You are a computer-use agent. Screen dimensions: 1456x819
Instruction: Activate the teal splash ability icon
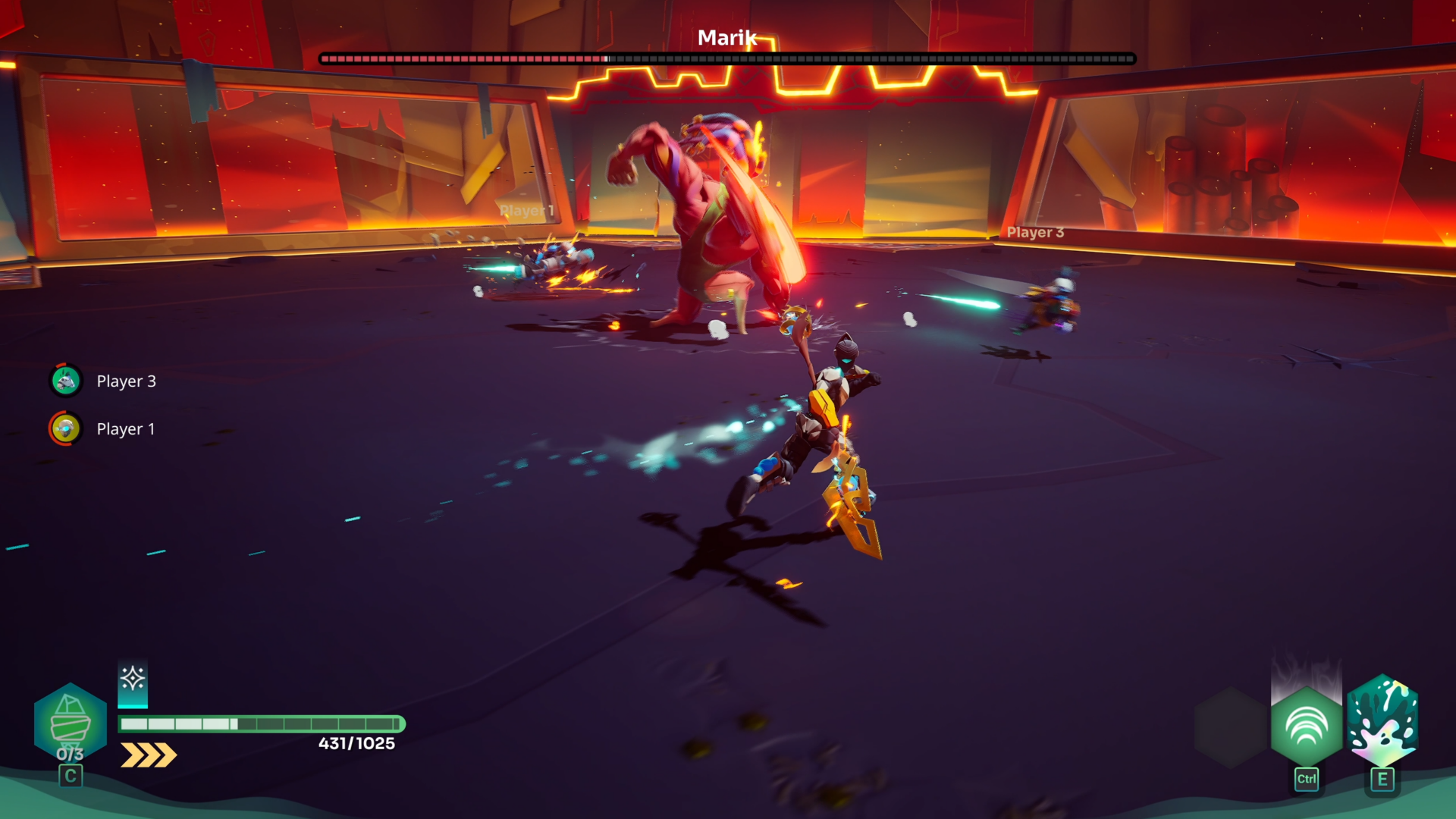tap(1382, 720)
